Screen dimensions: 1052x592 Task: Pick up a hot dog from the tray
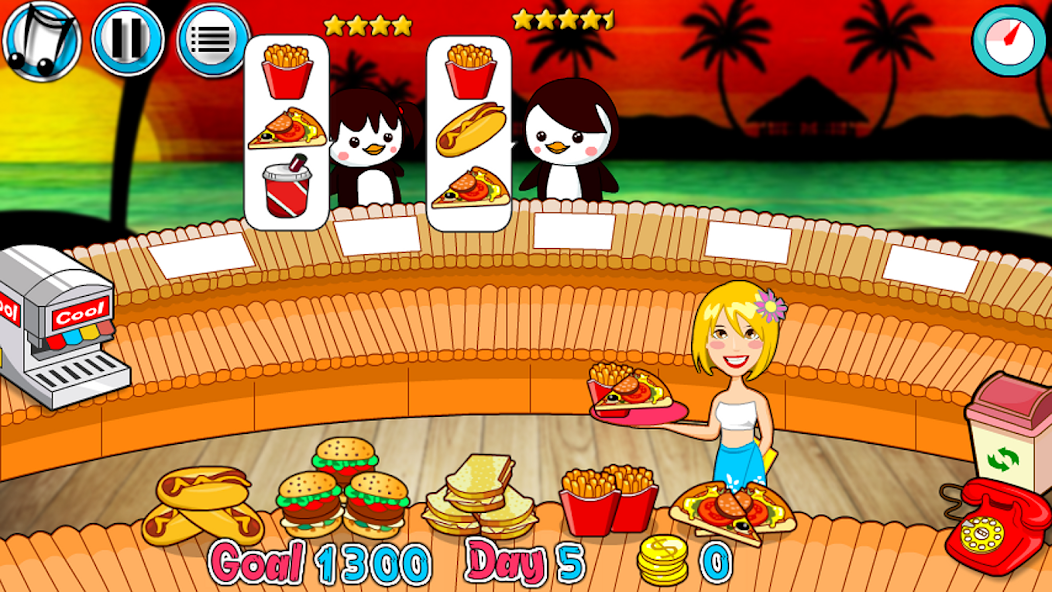pyautogui.click(x=202, y=506)
